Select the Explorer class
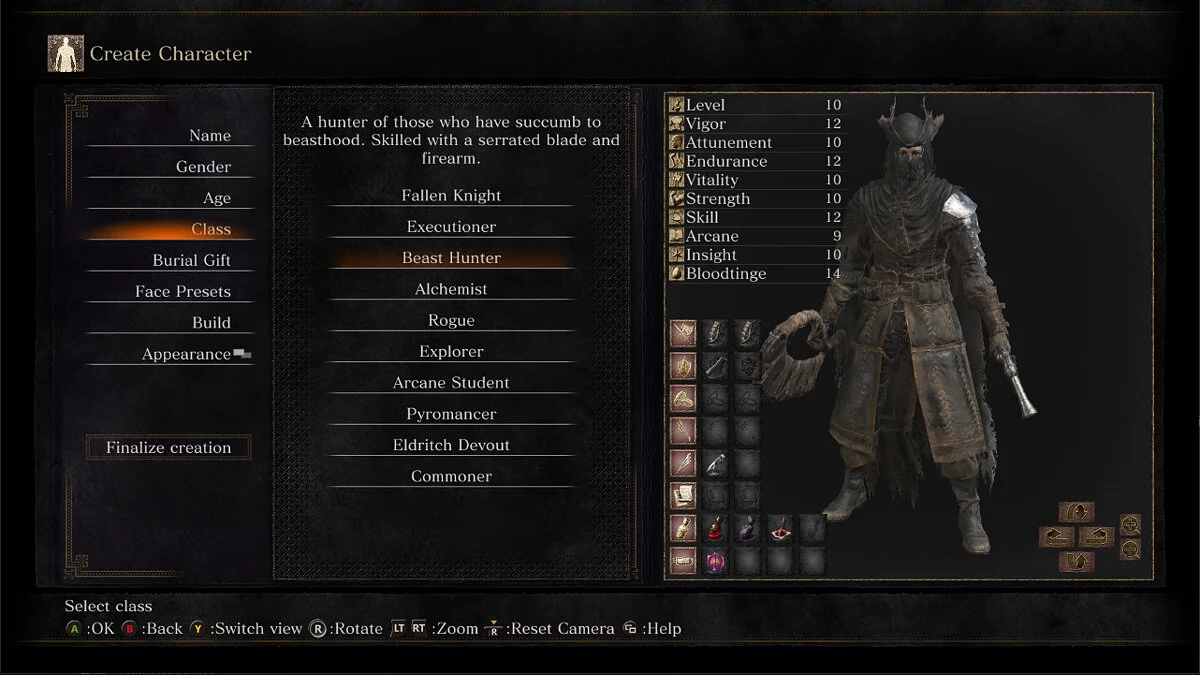Screen dimensions: 1200x675 click(x=451, y=352)
